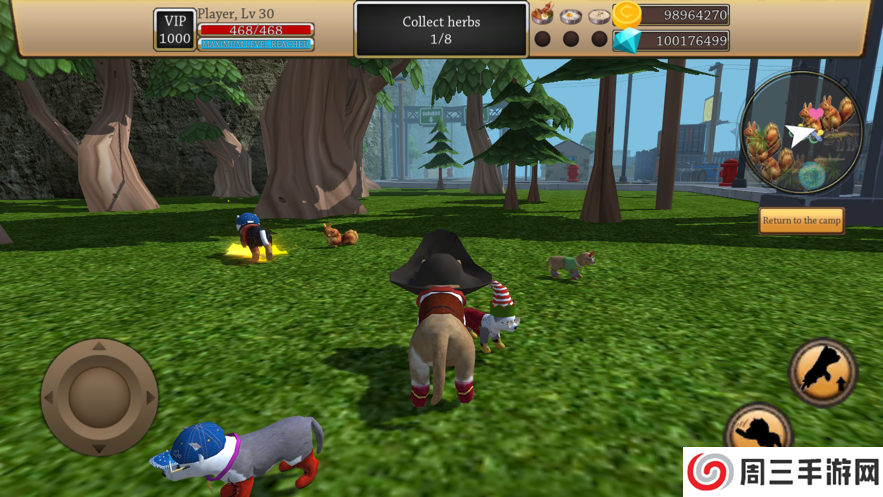Select the meat skewer food icon

click(x=543, y=14)
